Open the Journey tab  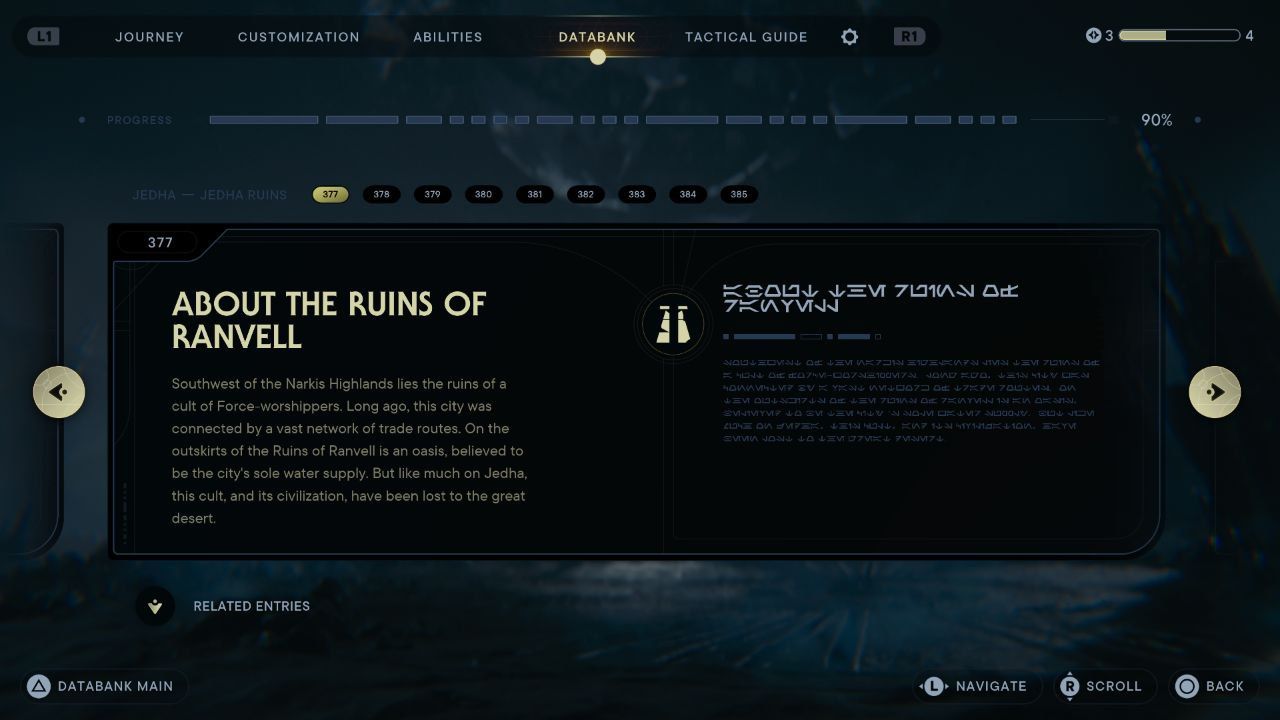tap(149, 37)
